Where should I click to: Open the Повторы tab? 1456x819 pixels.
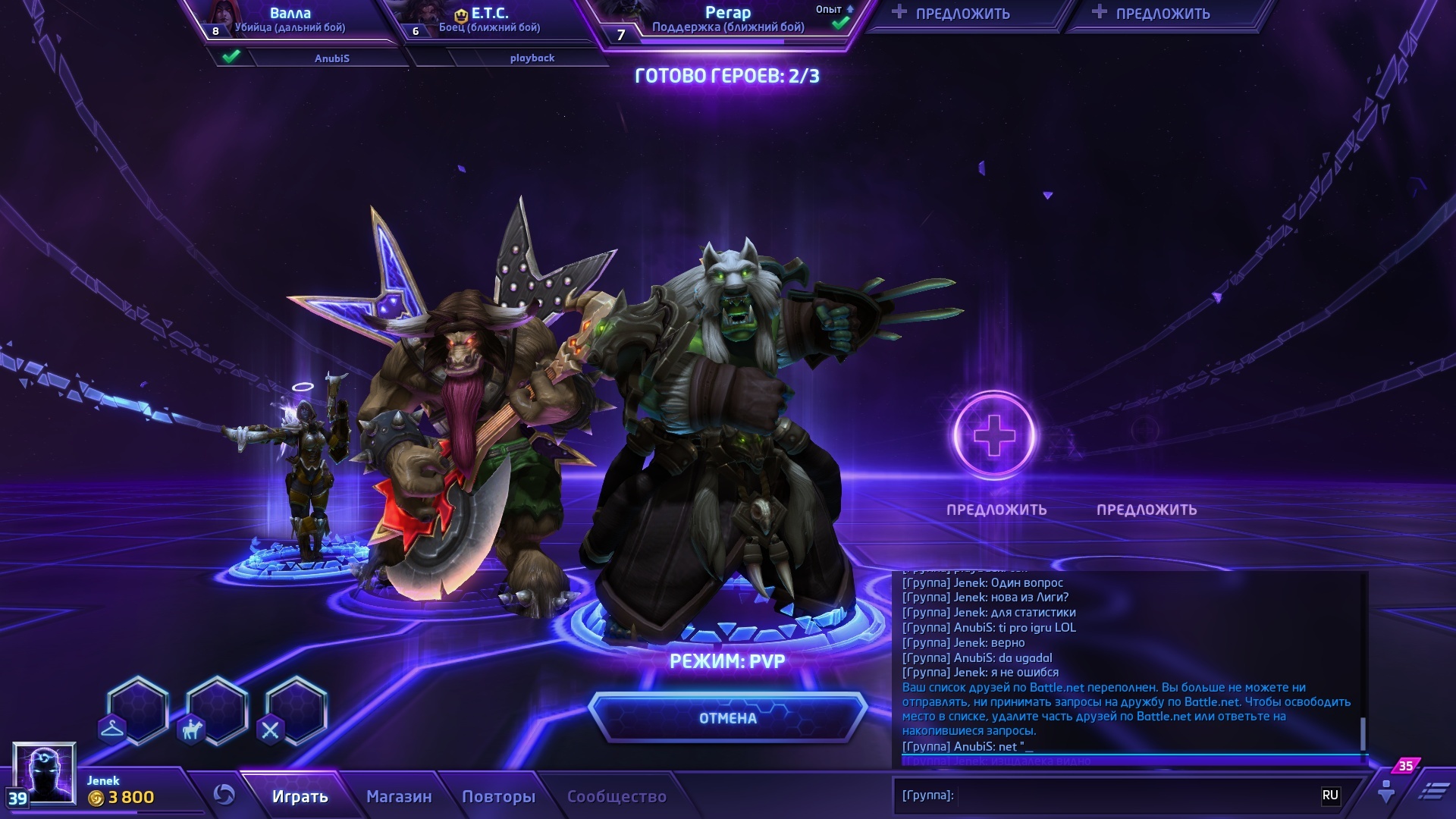(x=498, y=796)
